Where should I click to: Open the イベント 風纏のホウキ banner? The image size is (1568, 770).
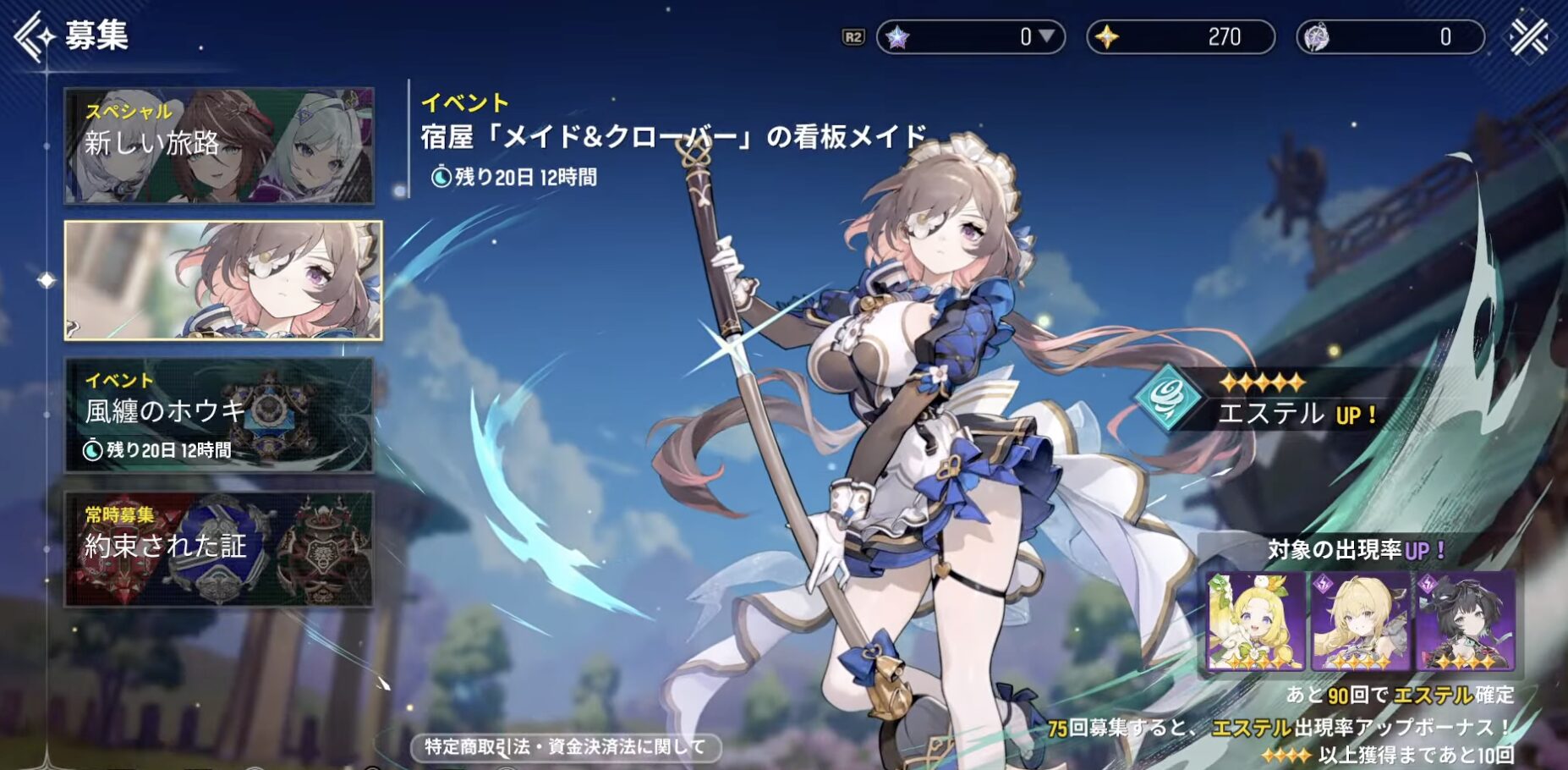click(x=219, y=415)
